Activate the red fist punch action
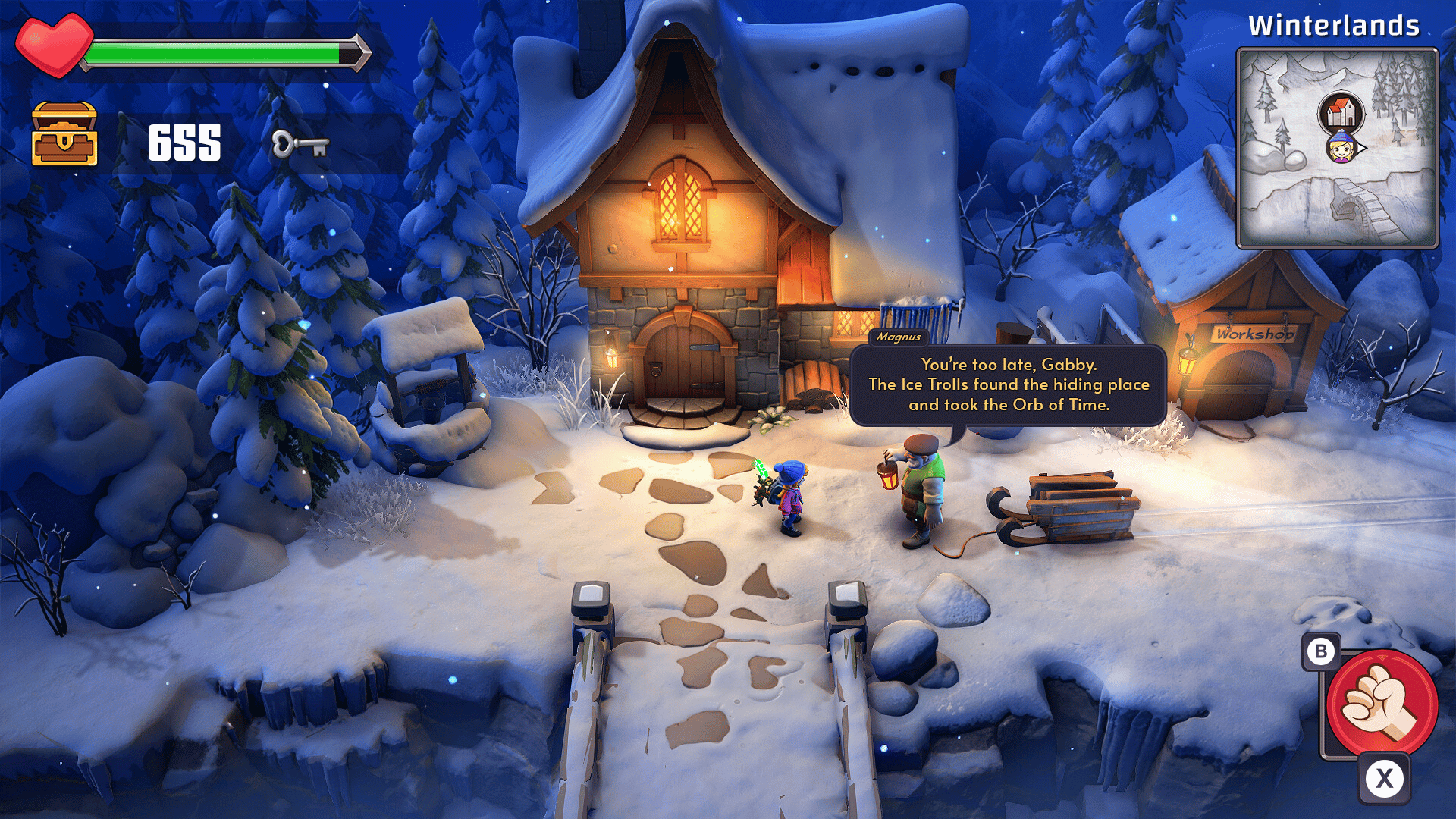The width and height of the screenshot is (1456, 819). pos(1382,703)
